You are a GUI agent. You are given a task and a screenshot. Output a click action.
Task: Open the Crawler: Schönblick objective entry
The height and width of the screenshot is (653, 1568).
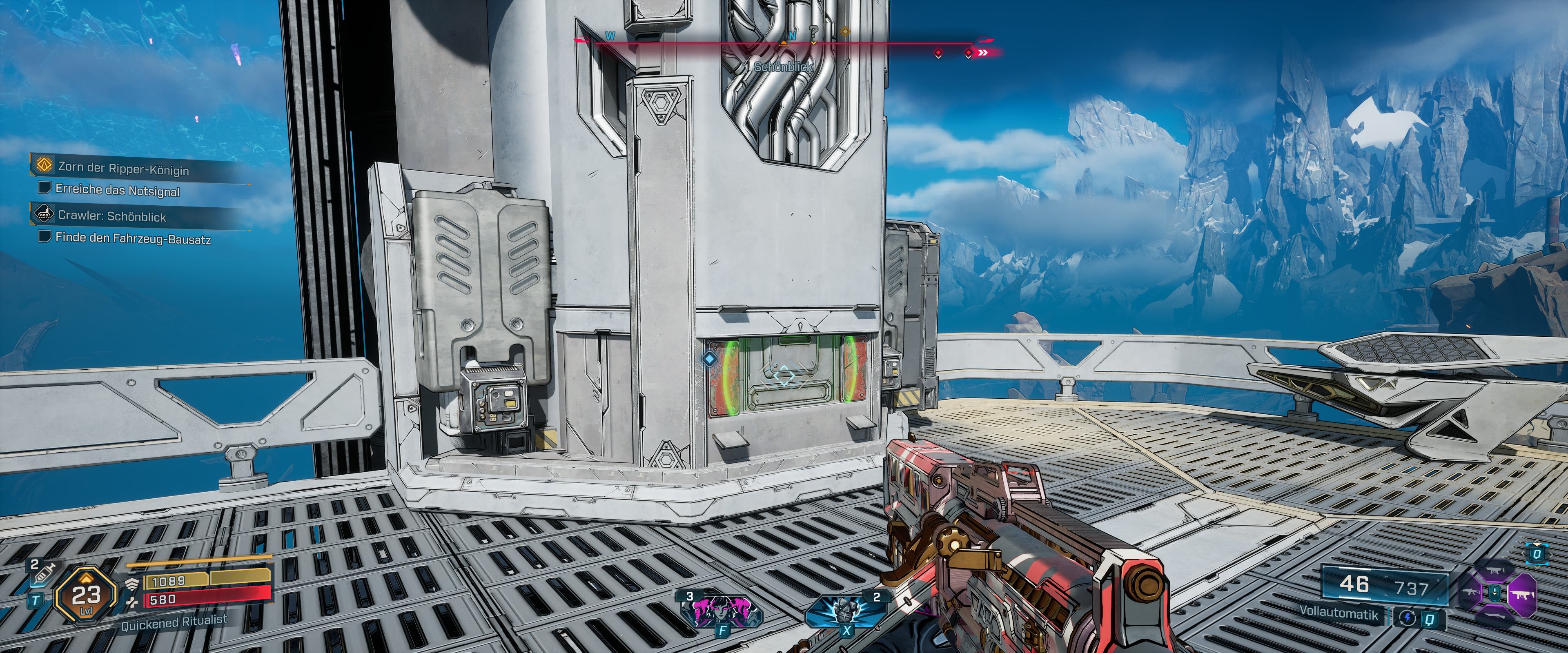pos(111,215)
